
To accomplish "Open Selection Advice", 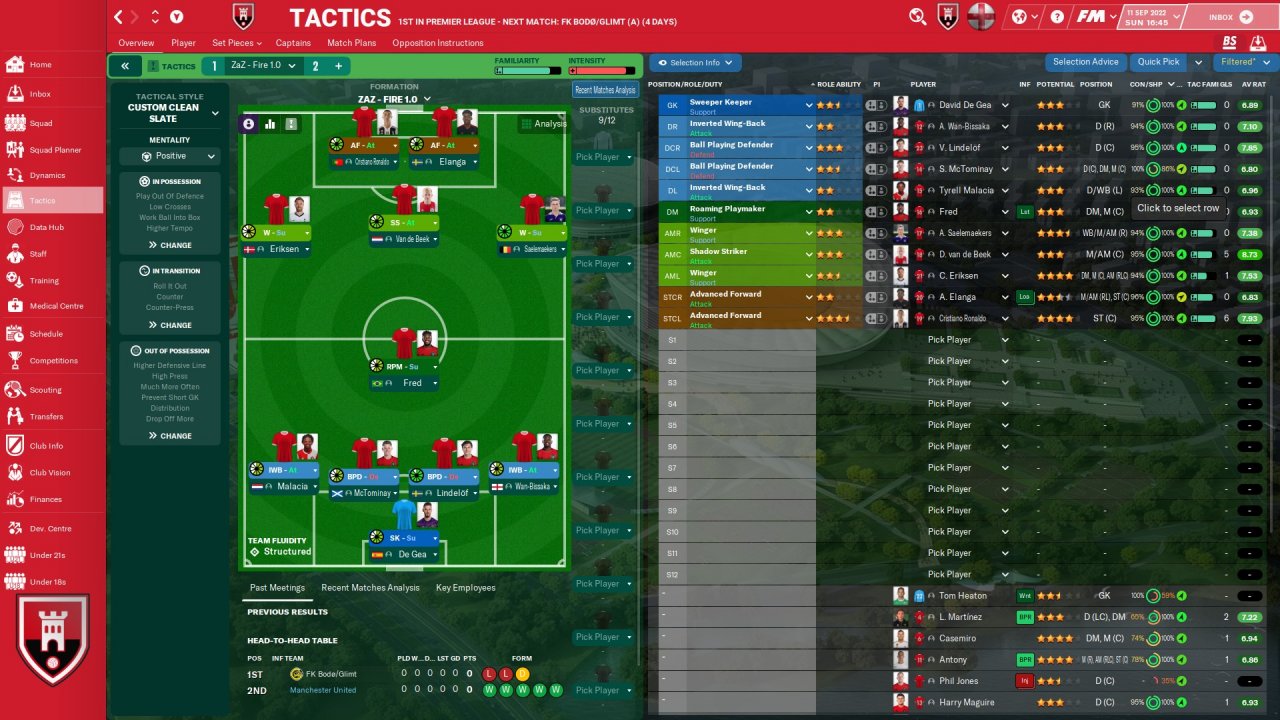I will click(1085, 62).
